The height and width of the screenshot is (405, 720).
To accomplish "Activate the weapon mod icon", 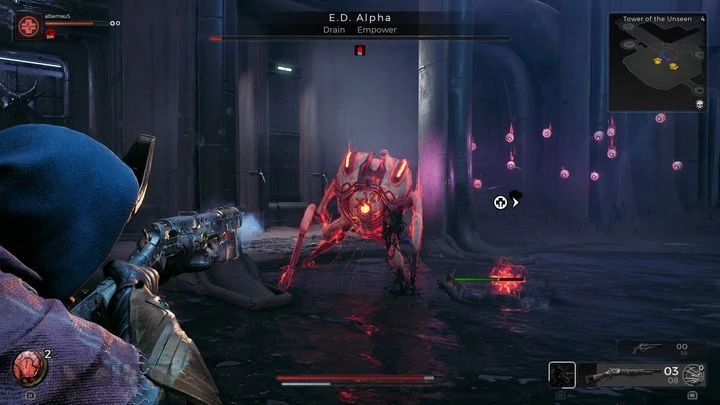I will 693,375.
